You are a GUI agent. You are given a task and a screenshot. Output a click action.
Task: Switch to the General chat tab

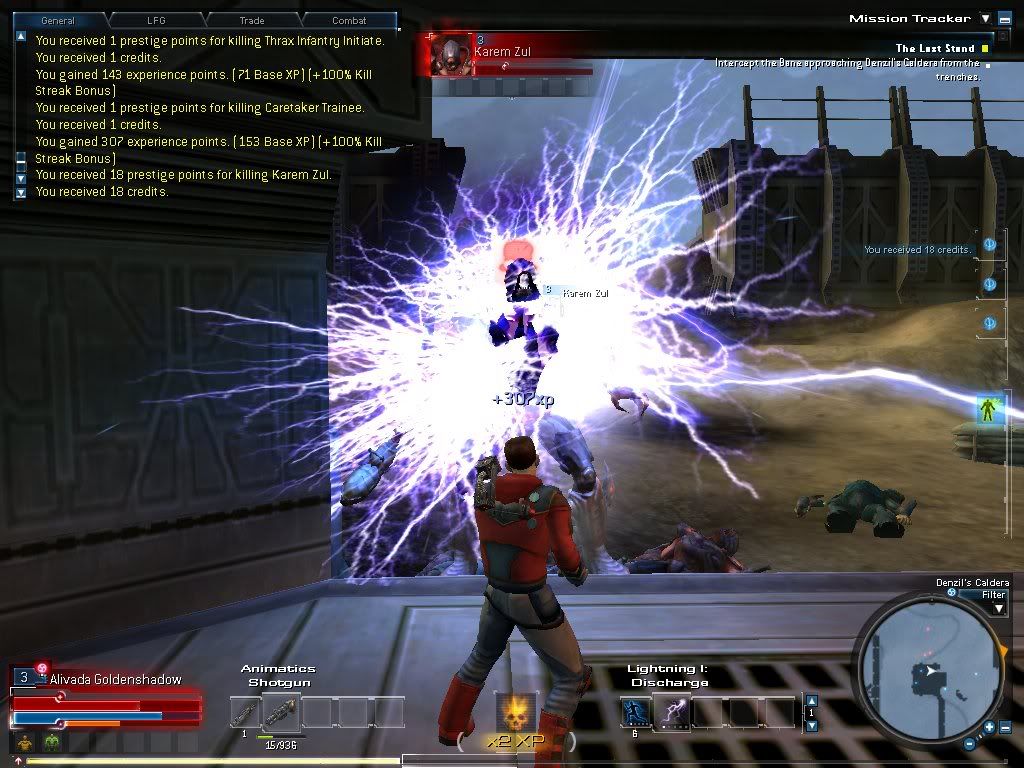pos(58,20)
